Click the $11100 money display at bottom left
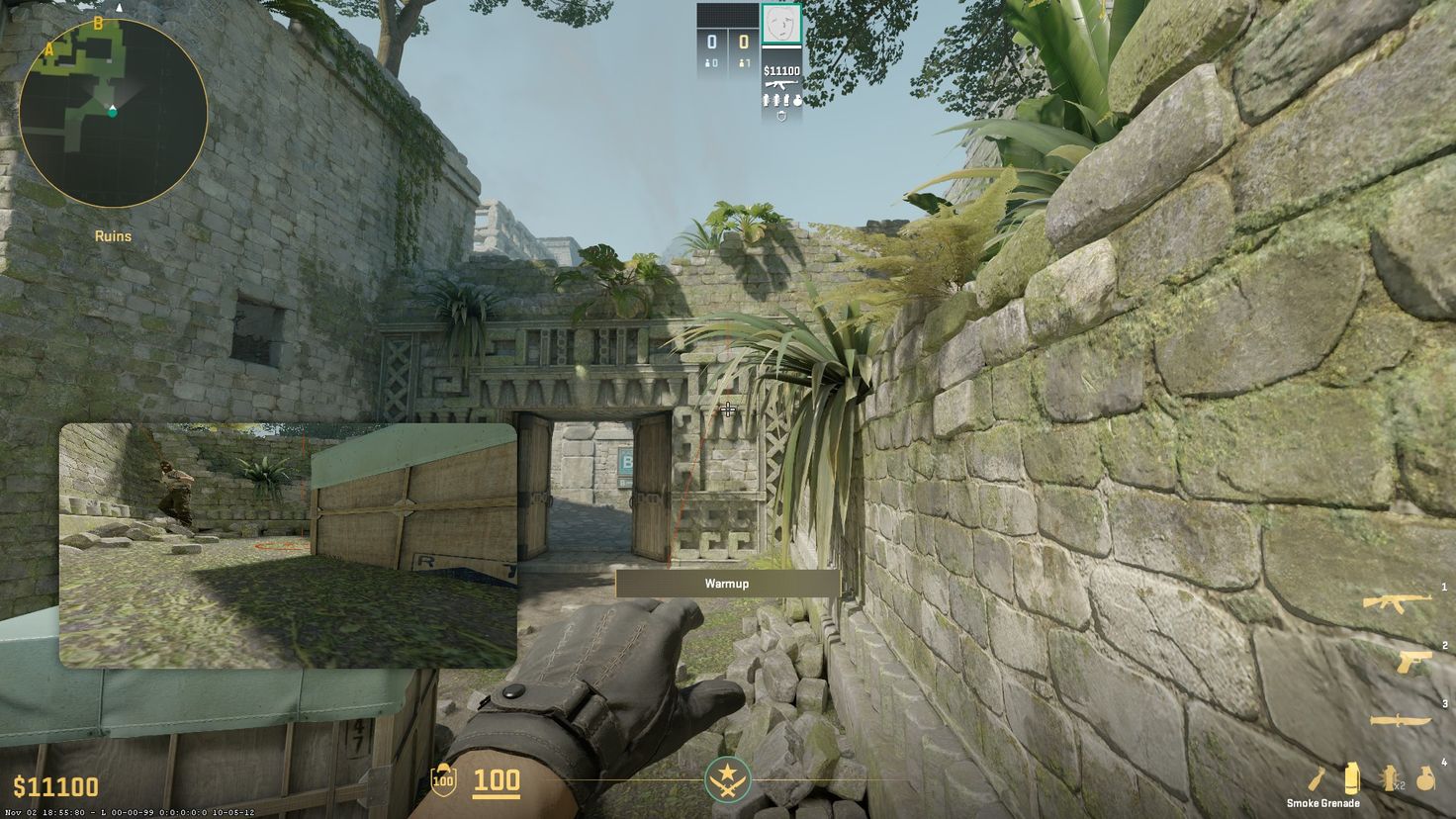This screenshot has width=1456, height=819. pos(53,786)
